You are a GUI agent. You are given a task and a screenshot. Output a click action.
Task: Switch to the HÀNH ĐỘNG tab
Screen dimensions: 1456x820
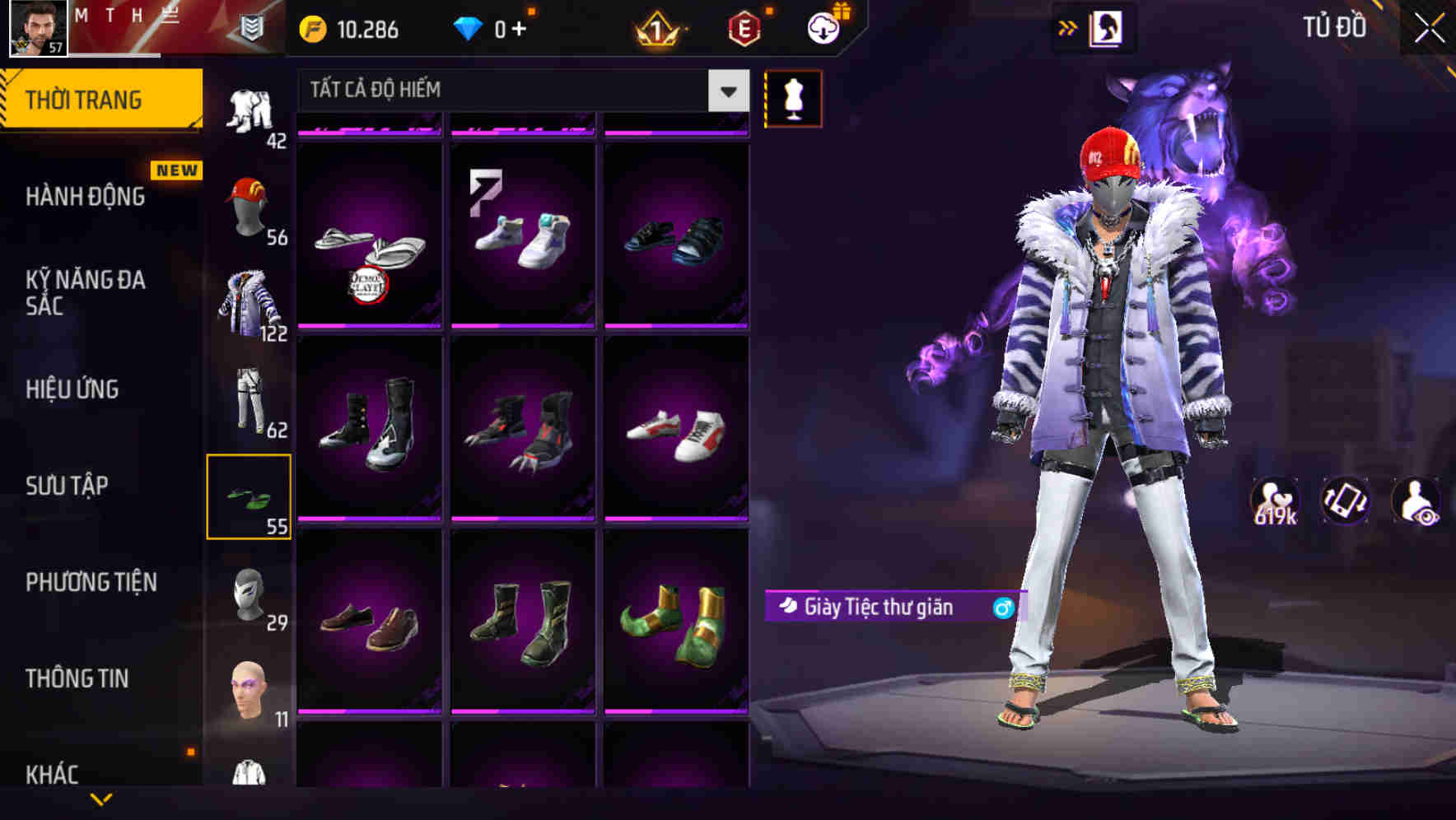[x=86, y=196]
